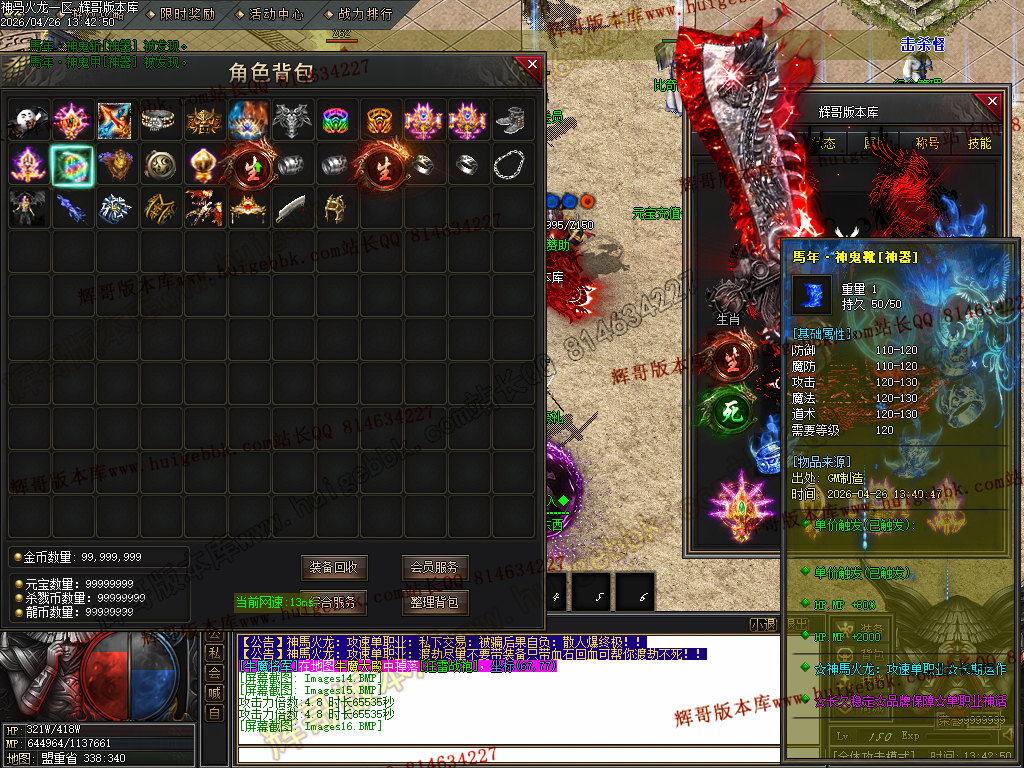Viewport: 1024px width, 768px height.
Task: Switch to the 称号 title tab
Action: 927,143
